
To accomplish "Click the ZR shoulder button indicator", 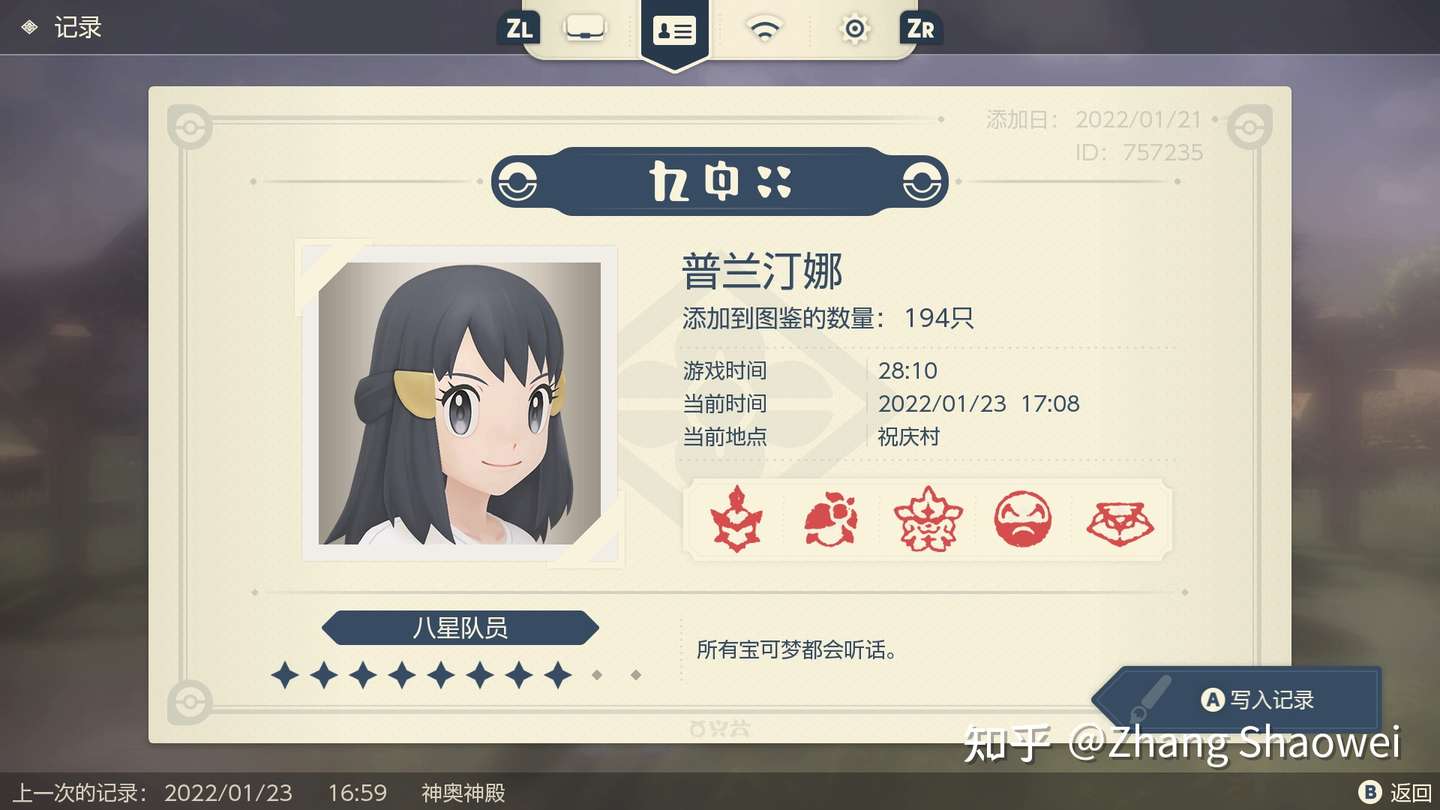I will [919, 28].
